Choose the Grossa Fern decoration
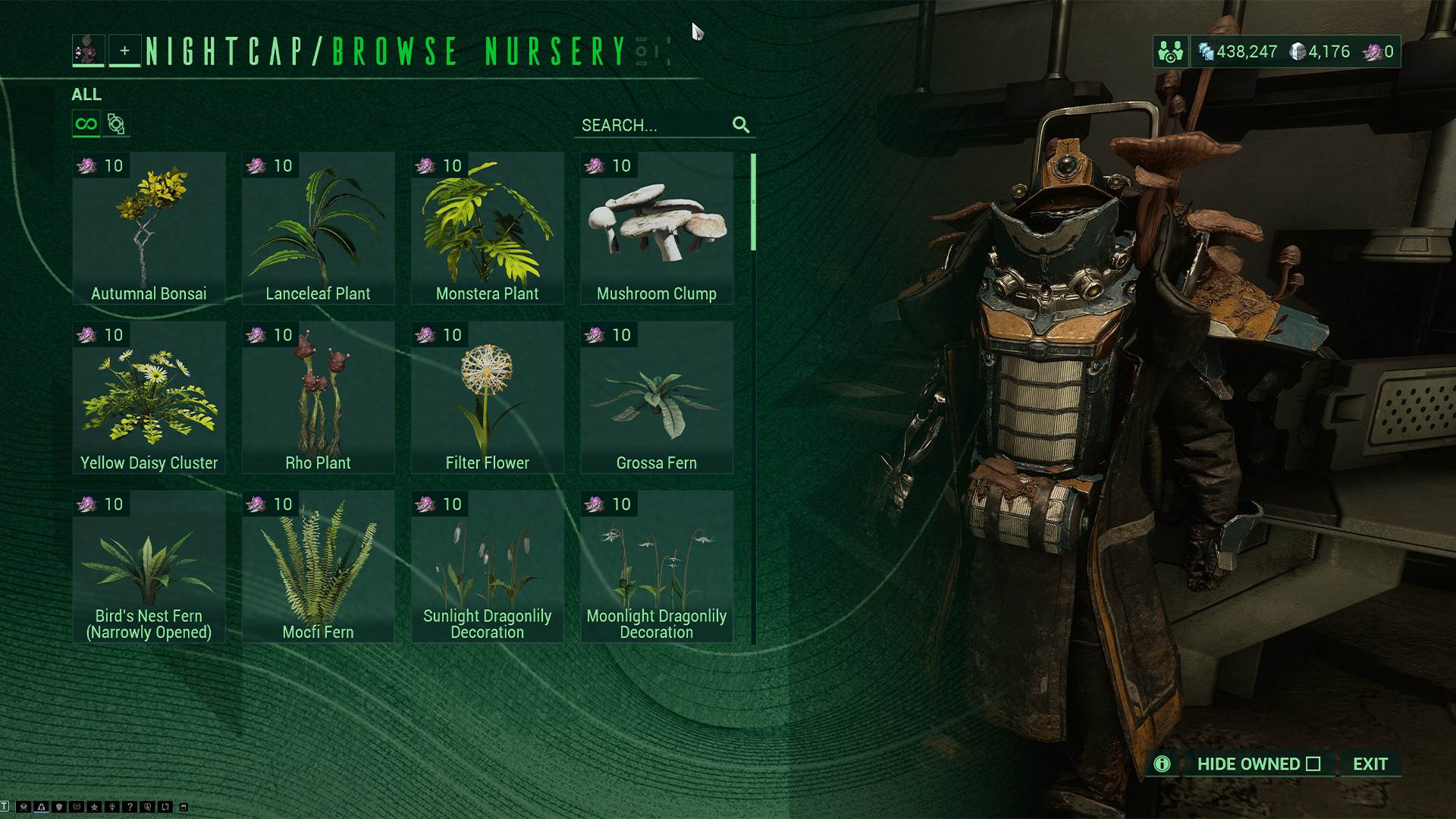1456x819 pixels. coord(657,397)
